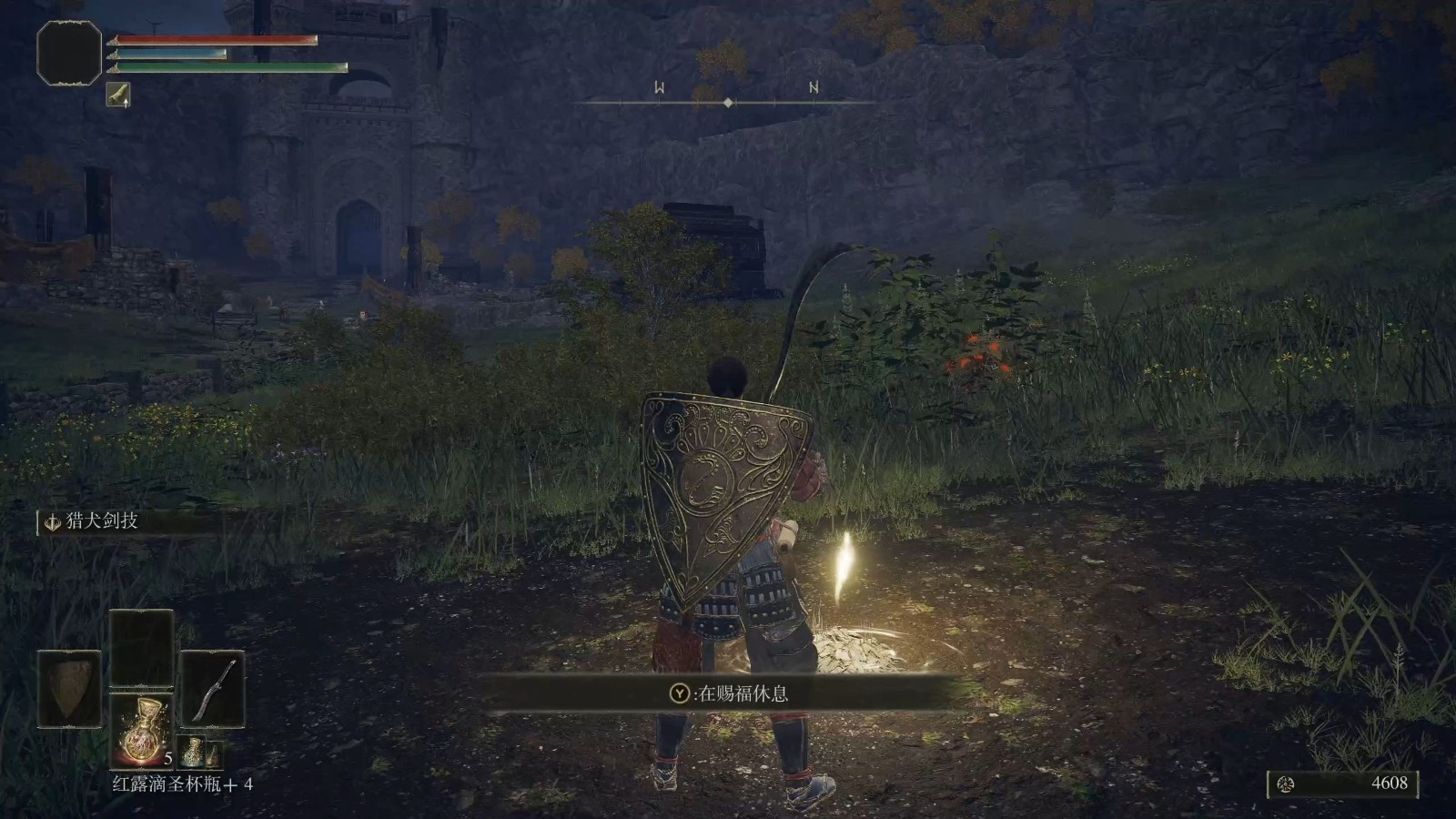
Task: Select the right-hand curved sword slot
Action: [213, 688]
